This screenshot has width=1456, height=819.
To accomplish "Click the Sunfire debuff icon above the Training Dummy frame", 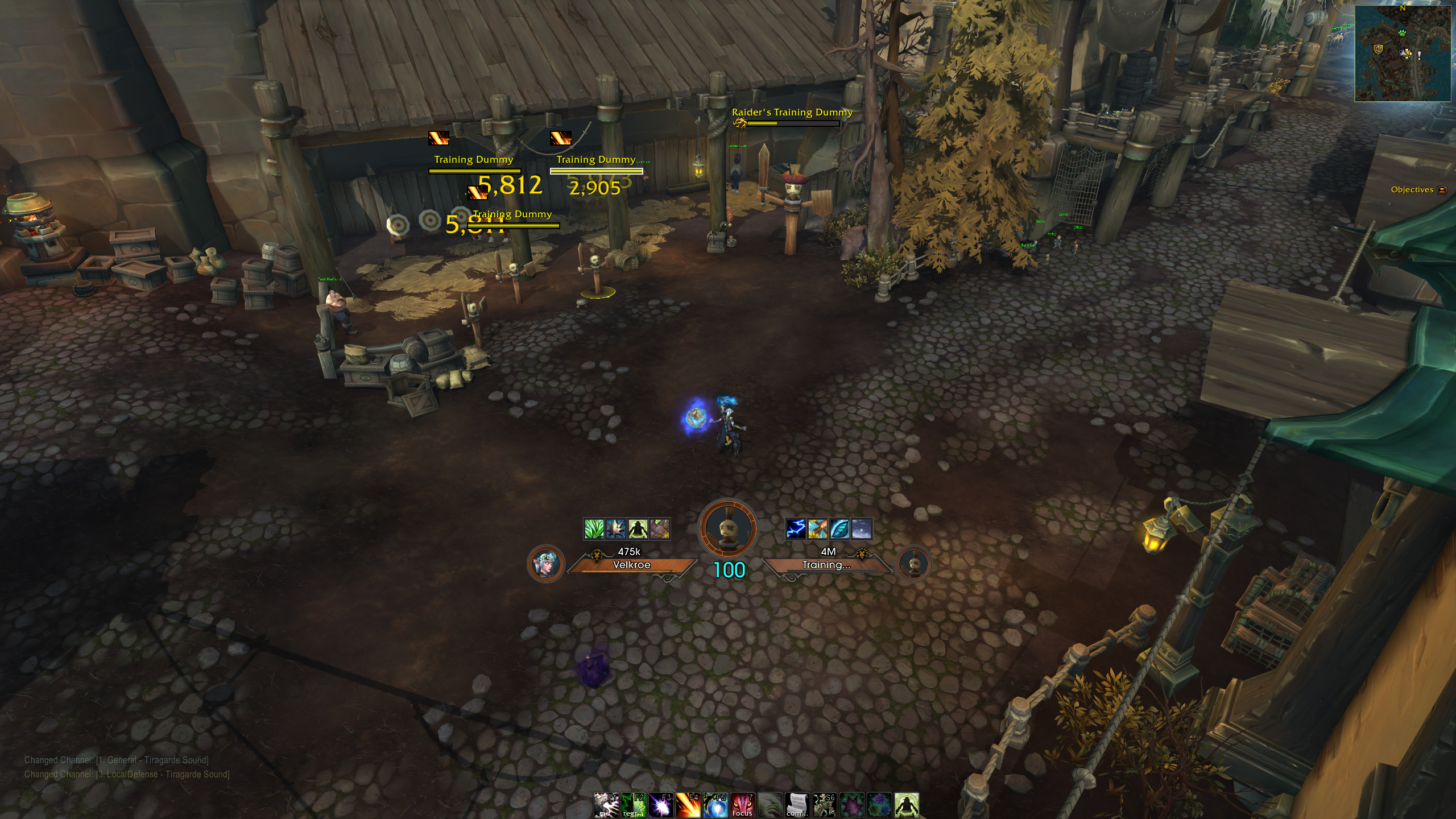I will tap(819, 528).
